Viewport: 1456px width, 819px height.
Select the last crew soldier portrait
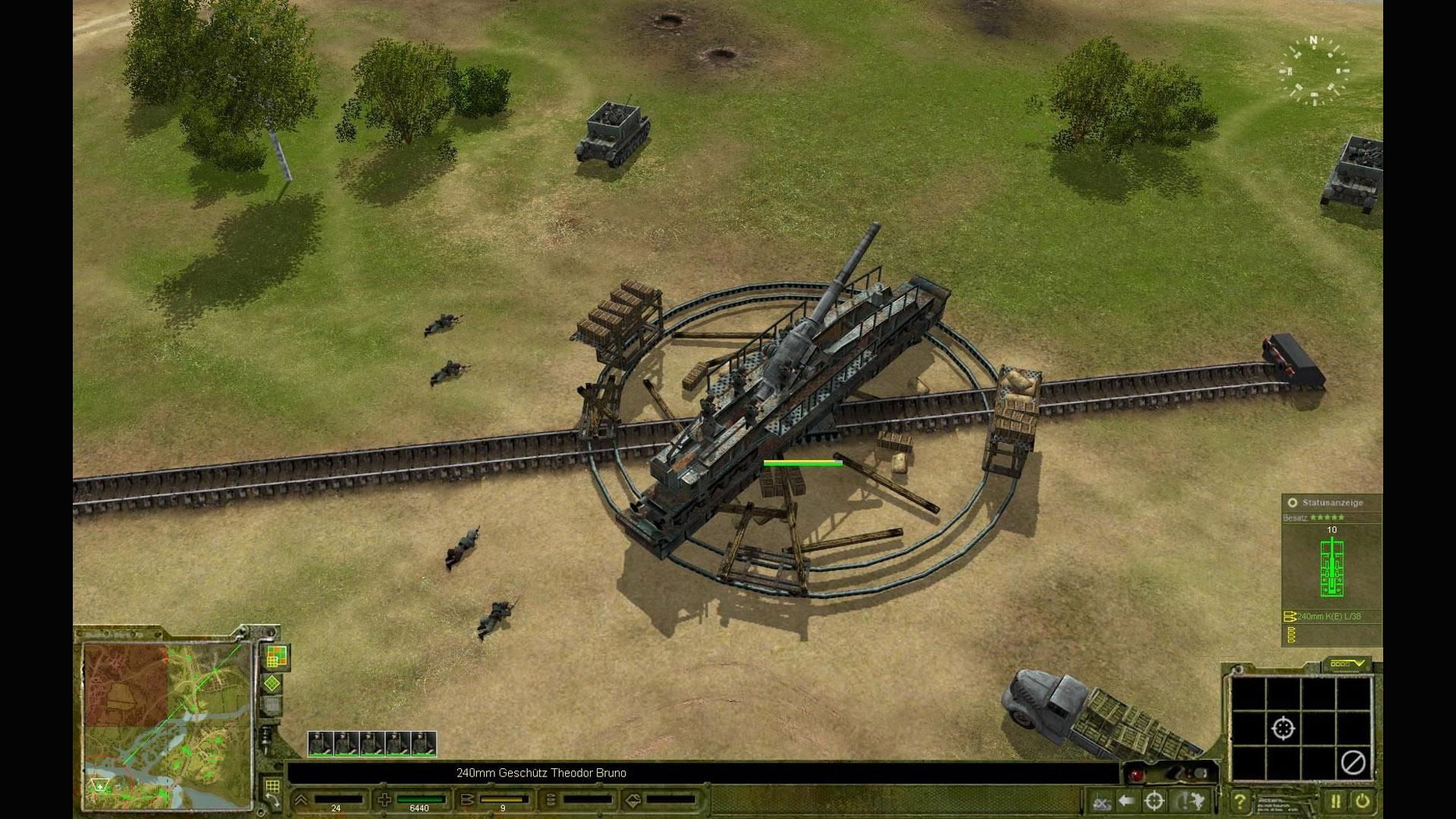point(424,744)
